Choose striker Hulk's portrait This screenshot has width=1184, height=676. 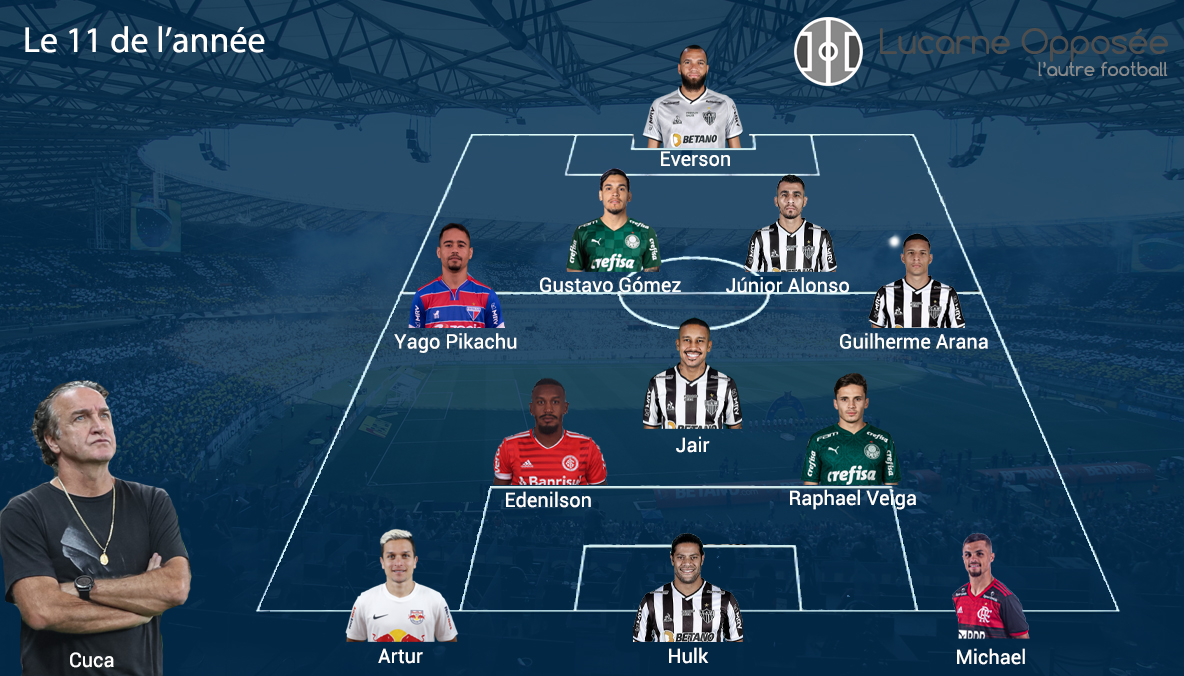688,592
